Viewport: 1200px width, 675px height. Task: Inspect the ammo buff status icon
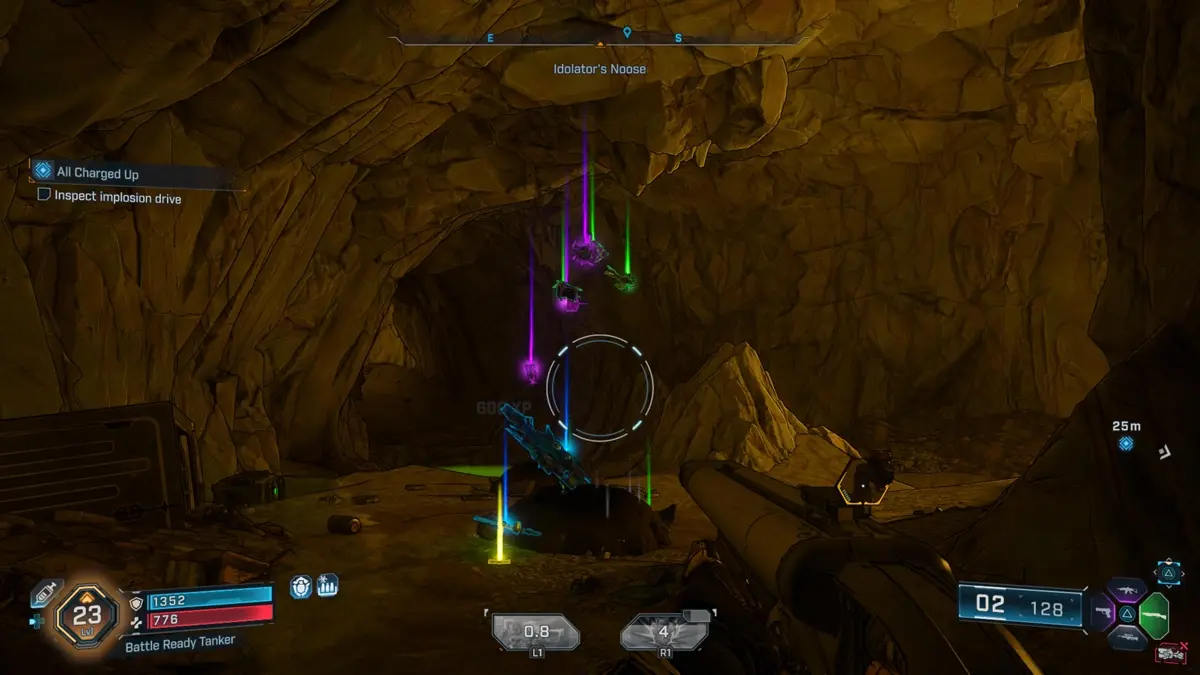point(327,586)
